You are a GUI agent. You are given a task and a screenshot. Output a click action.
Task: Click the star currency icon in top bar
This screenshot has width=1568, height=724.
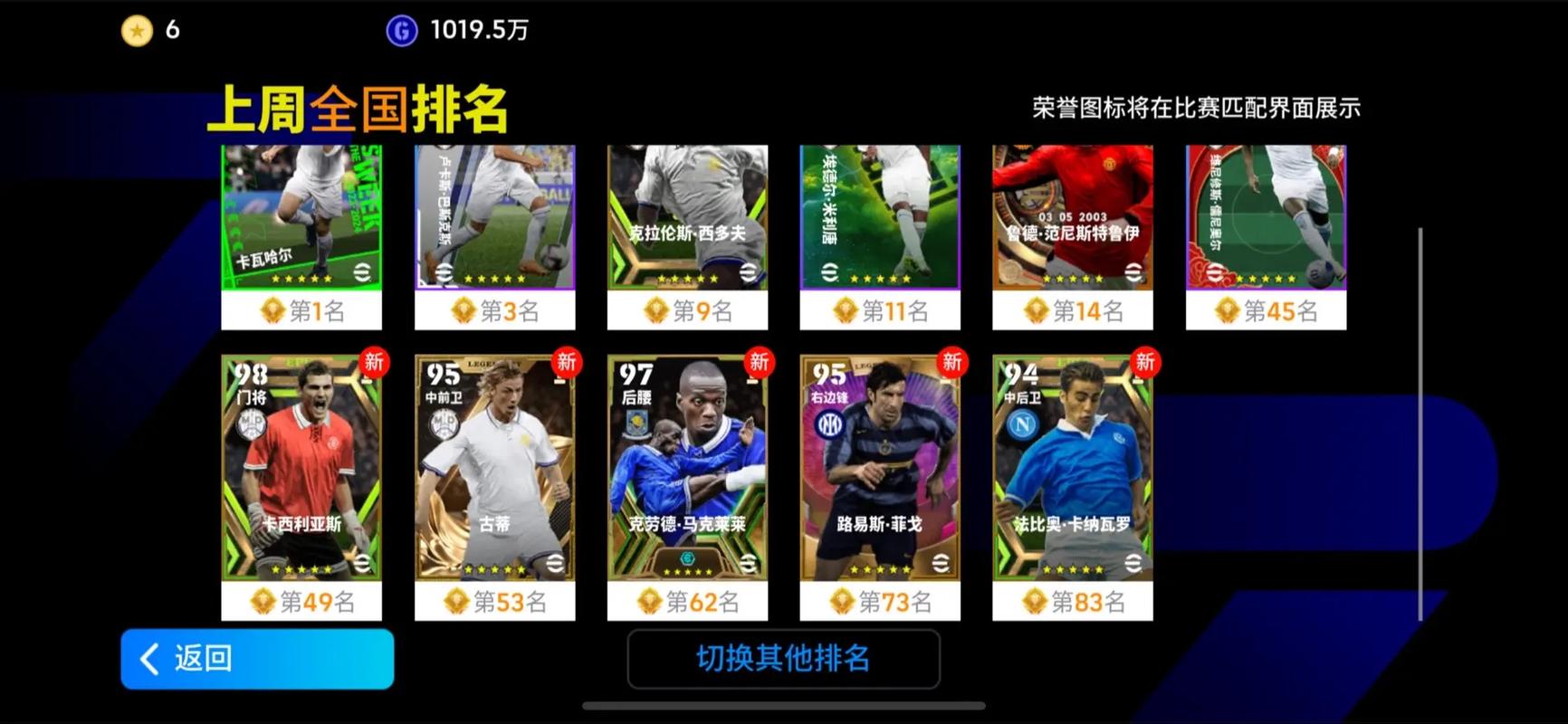click(x=138, y=30)
